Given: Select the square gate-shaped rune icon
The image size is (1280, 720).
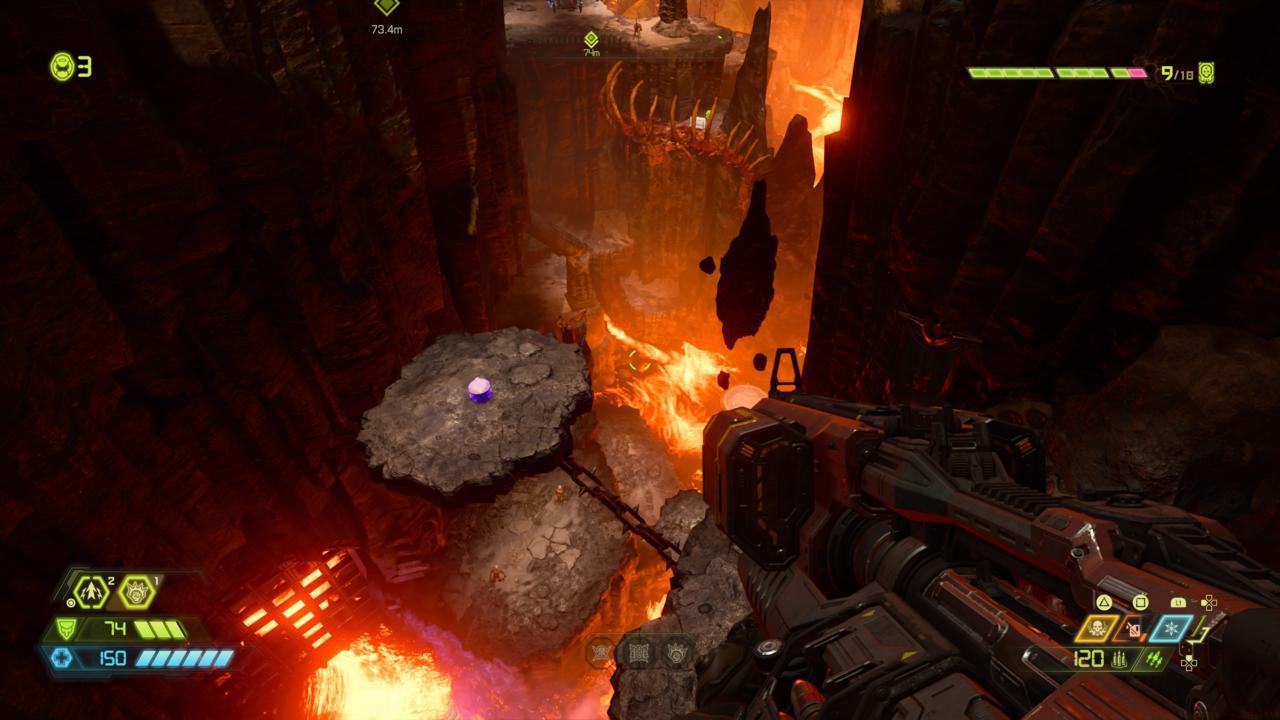Looking at the screenshot, I should 639,652.
